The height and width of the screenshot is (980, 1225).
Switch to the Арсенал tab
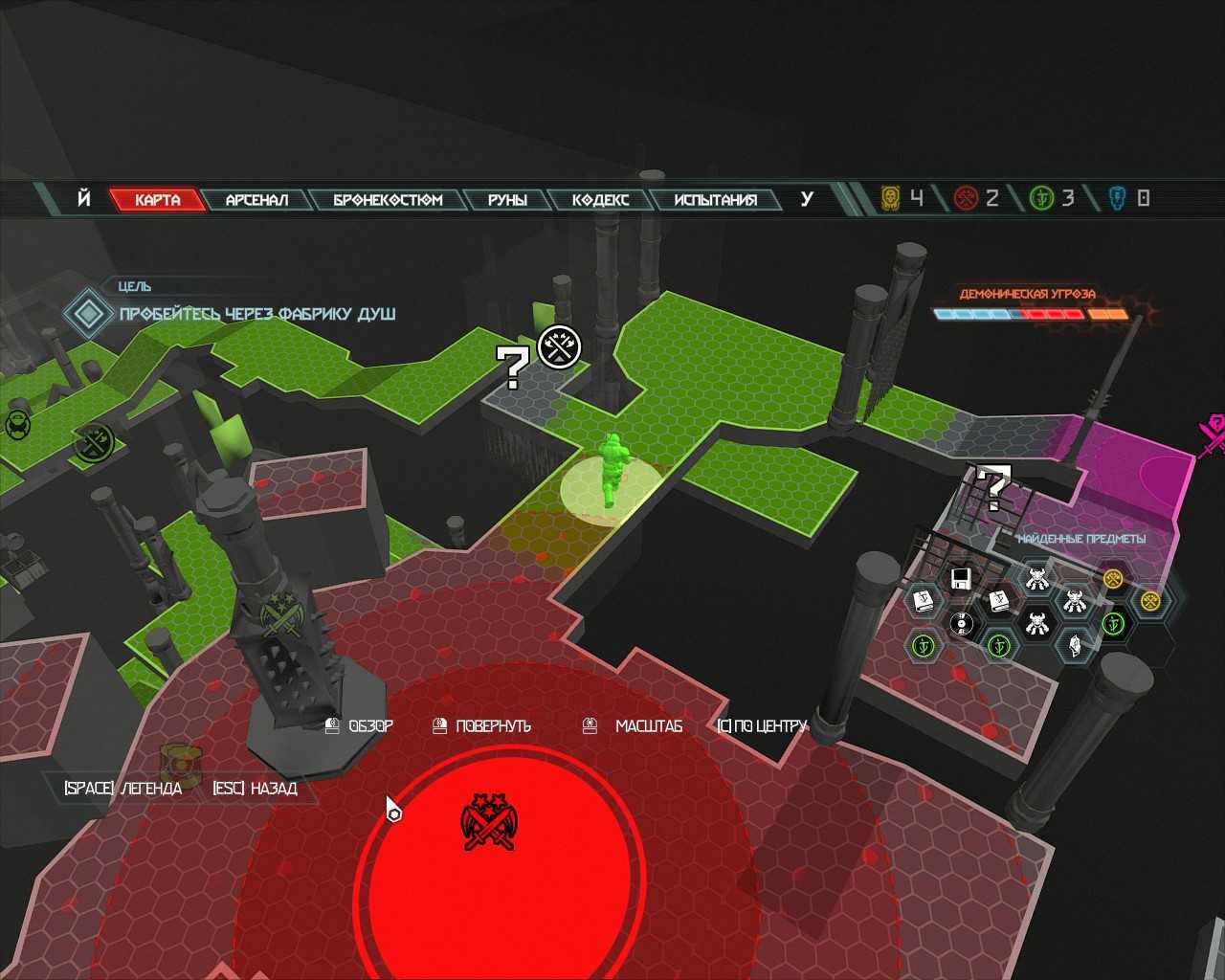coord(256,199)
